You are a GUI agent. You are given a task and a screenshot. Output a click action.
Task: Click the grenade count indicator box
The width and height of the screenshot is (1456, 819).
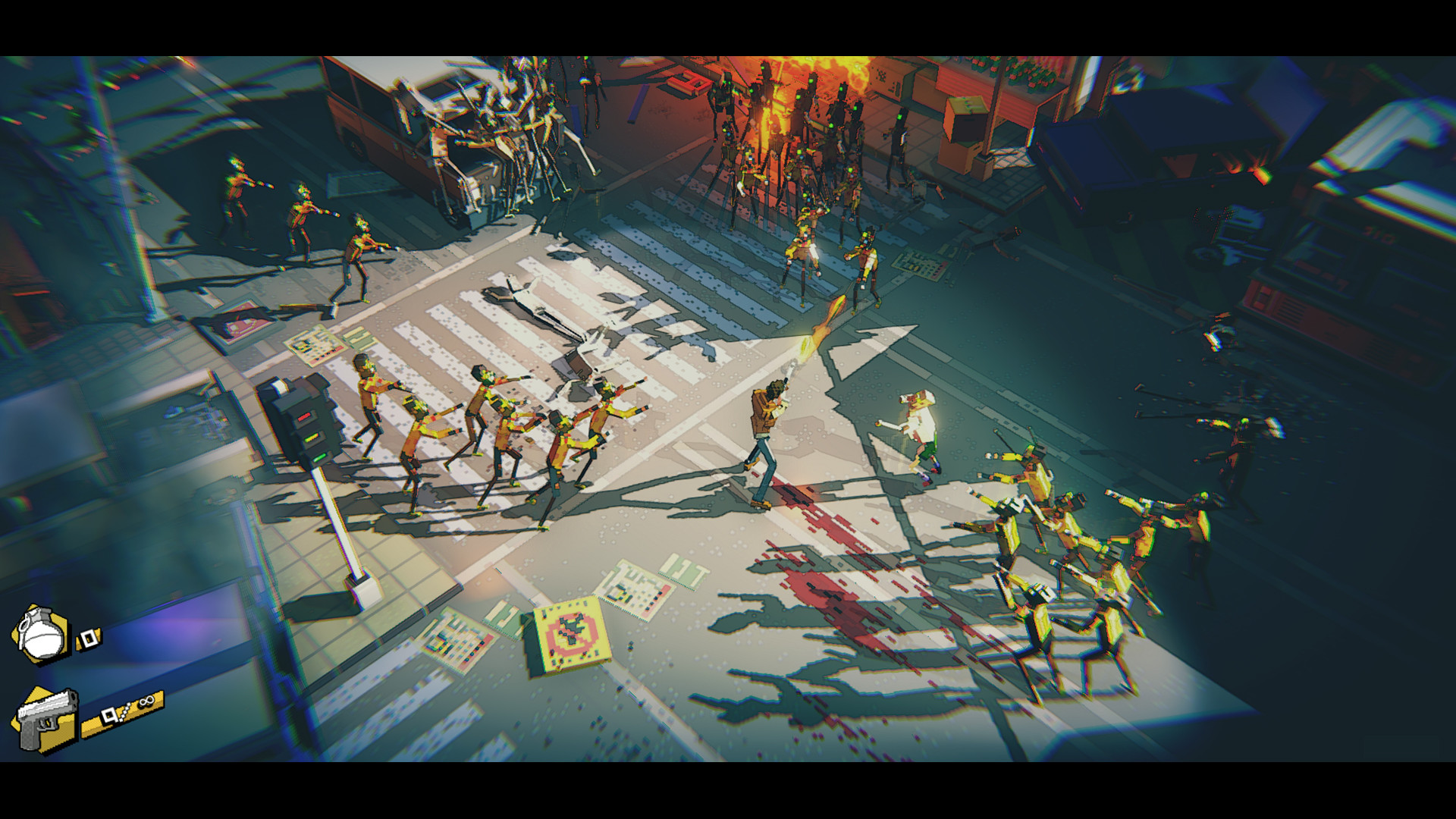click(x=89, y=639)
